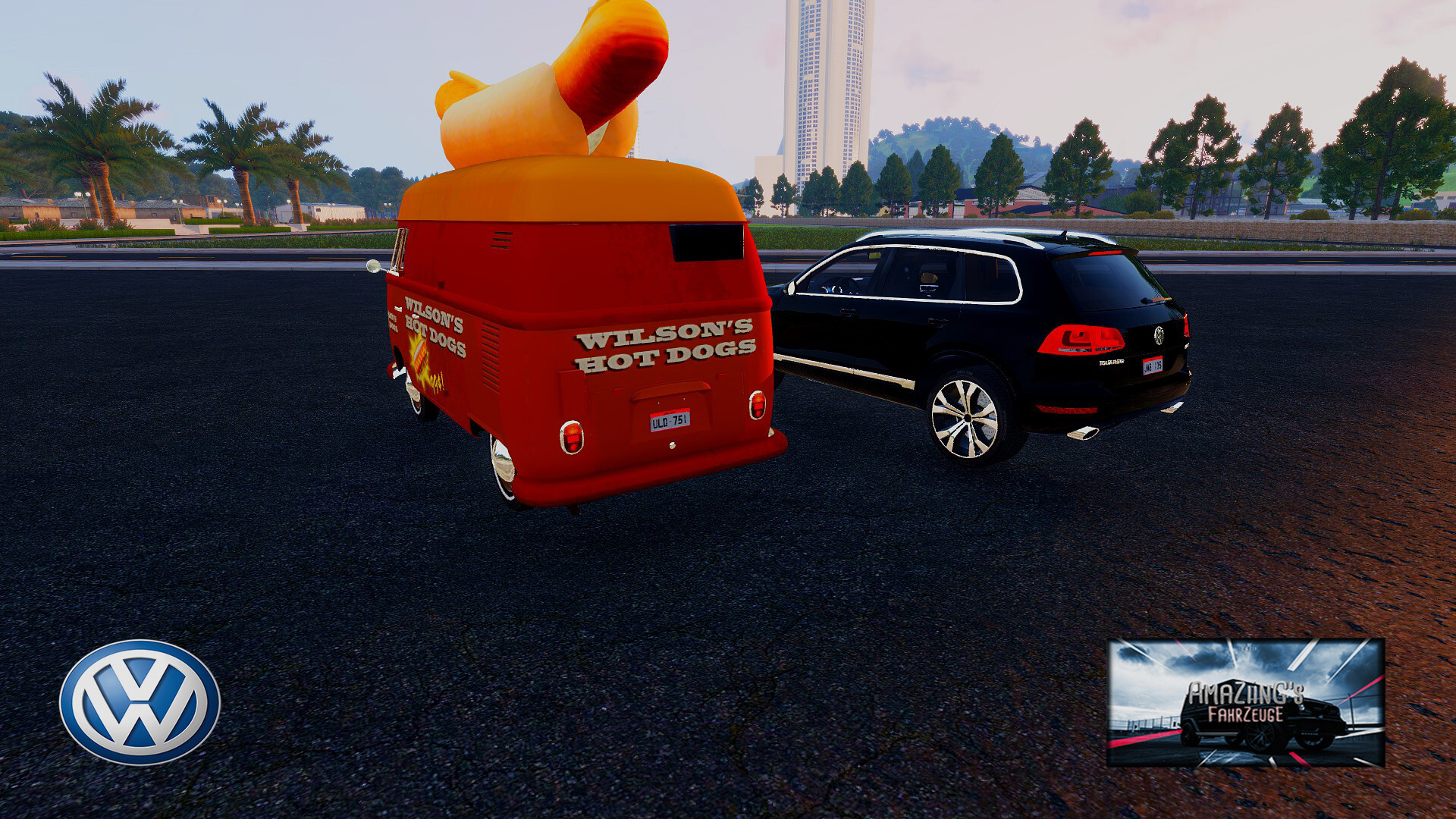Click the Volkswagen logo overlay

coord(140,701)
